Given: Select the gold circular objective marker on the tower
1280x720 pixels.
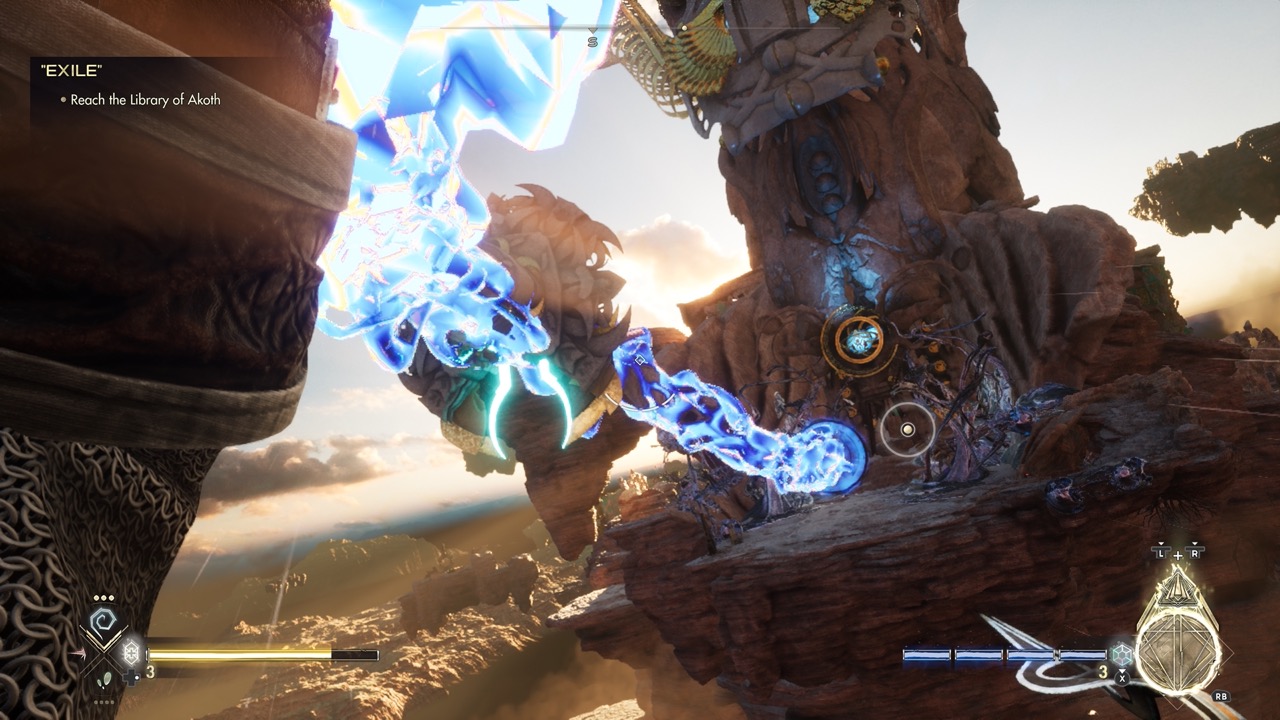Looking at the screenshot, I should (860, 340).
